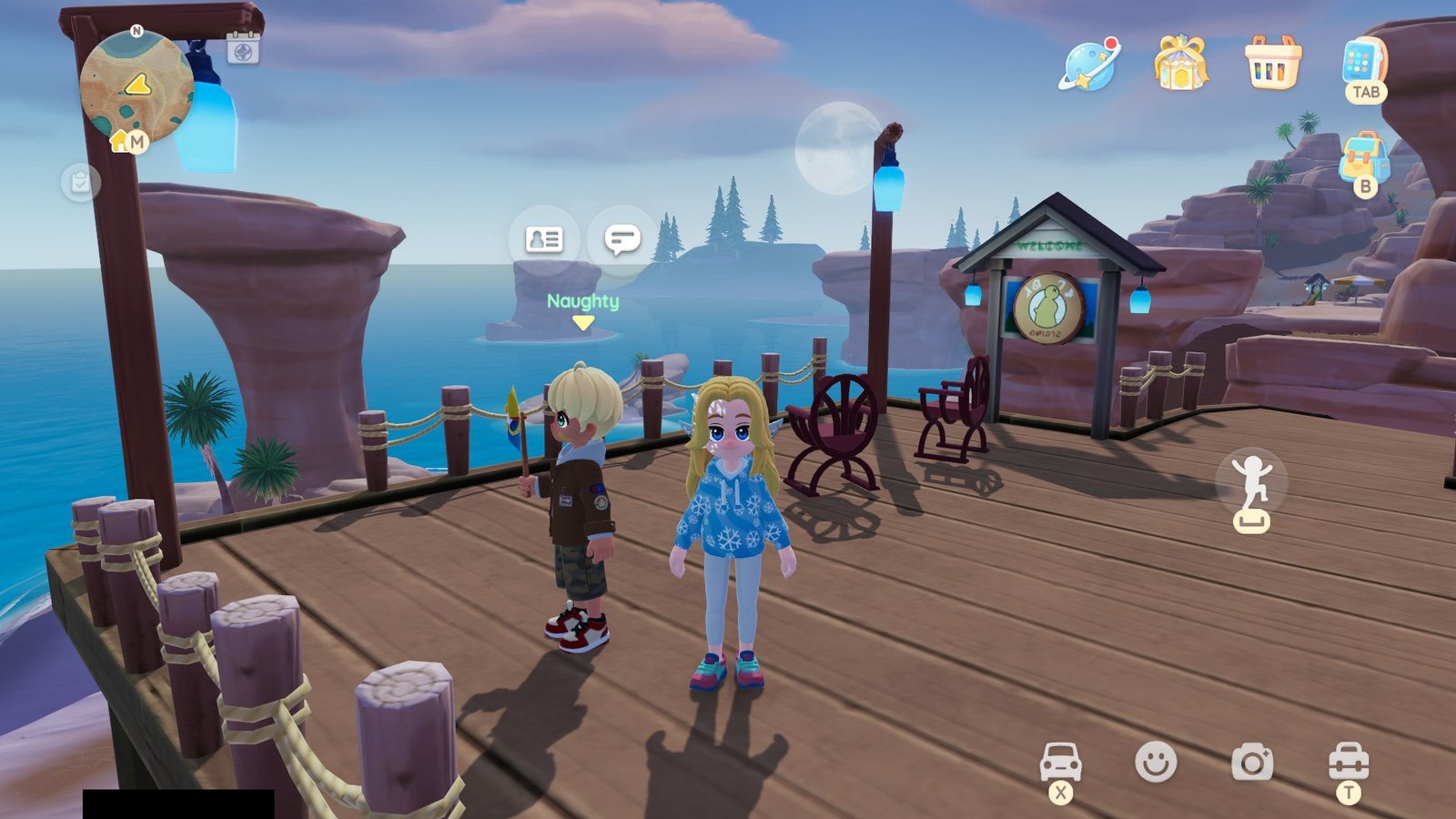1456x819 pixels.
Task: Open the clipboard quest tracker
Action: click(x=80, y=183)
